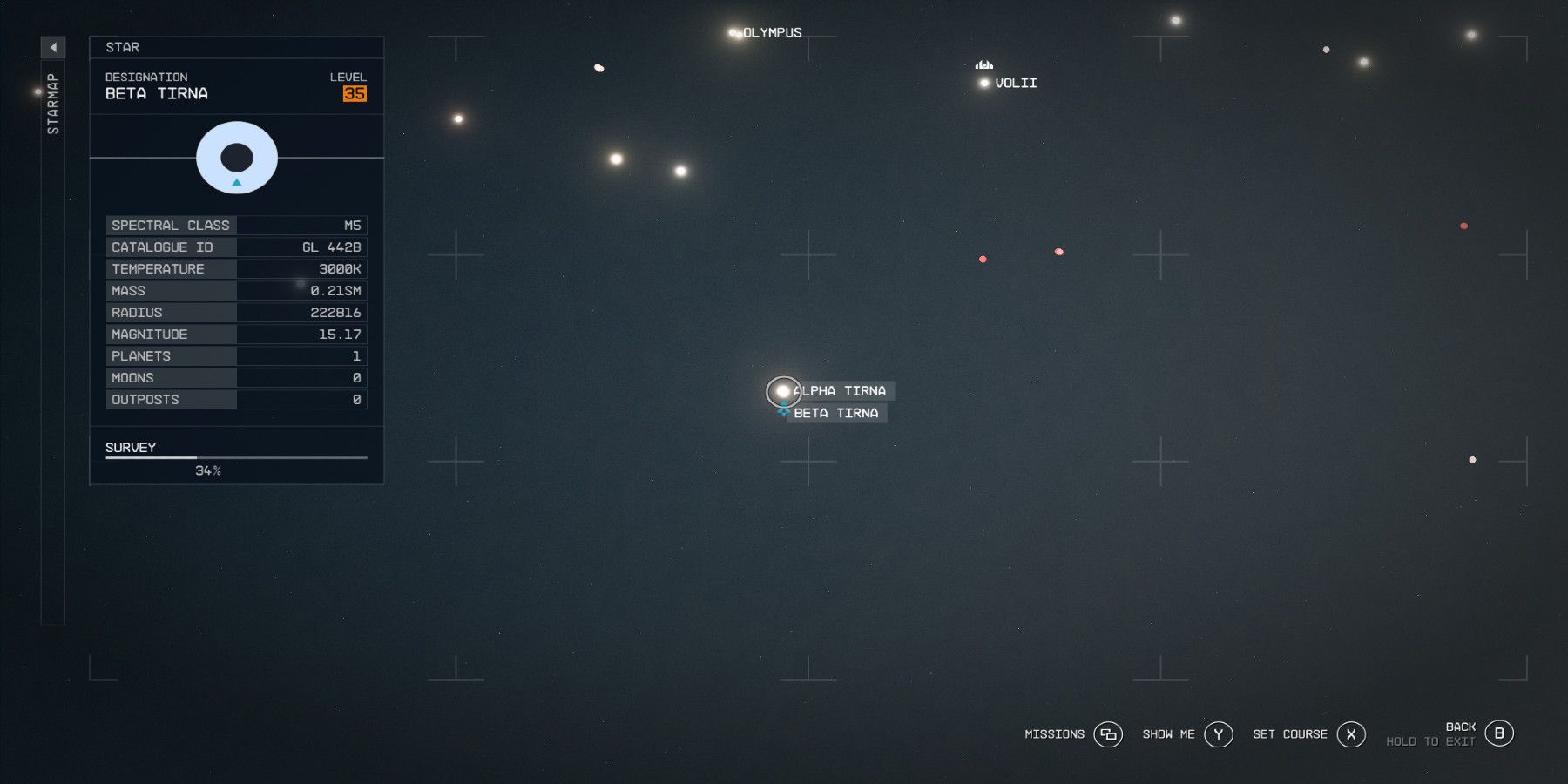Click the X button icon for SET COURSE
The image size is (1568, 784).
pyautogui.click(x=1351, y=734)
